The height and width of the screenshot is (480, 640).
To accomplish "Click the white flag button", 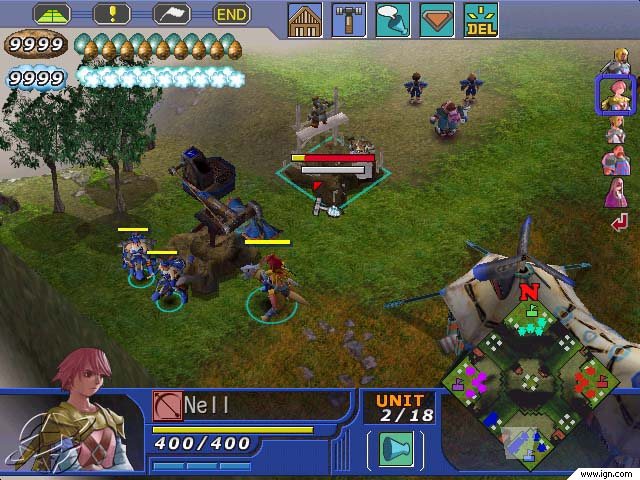I will 172,14.
